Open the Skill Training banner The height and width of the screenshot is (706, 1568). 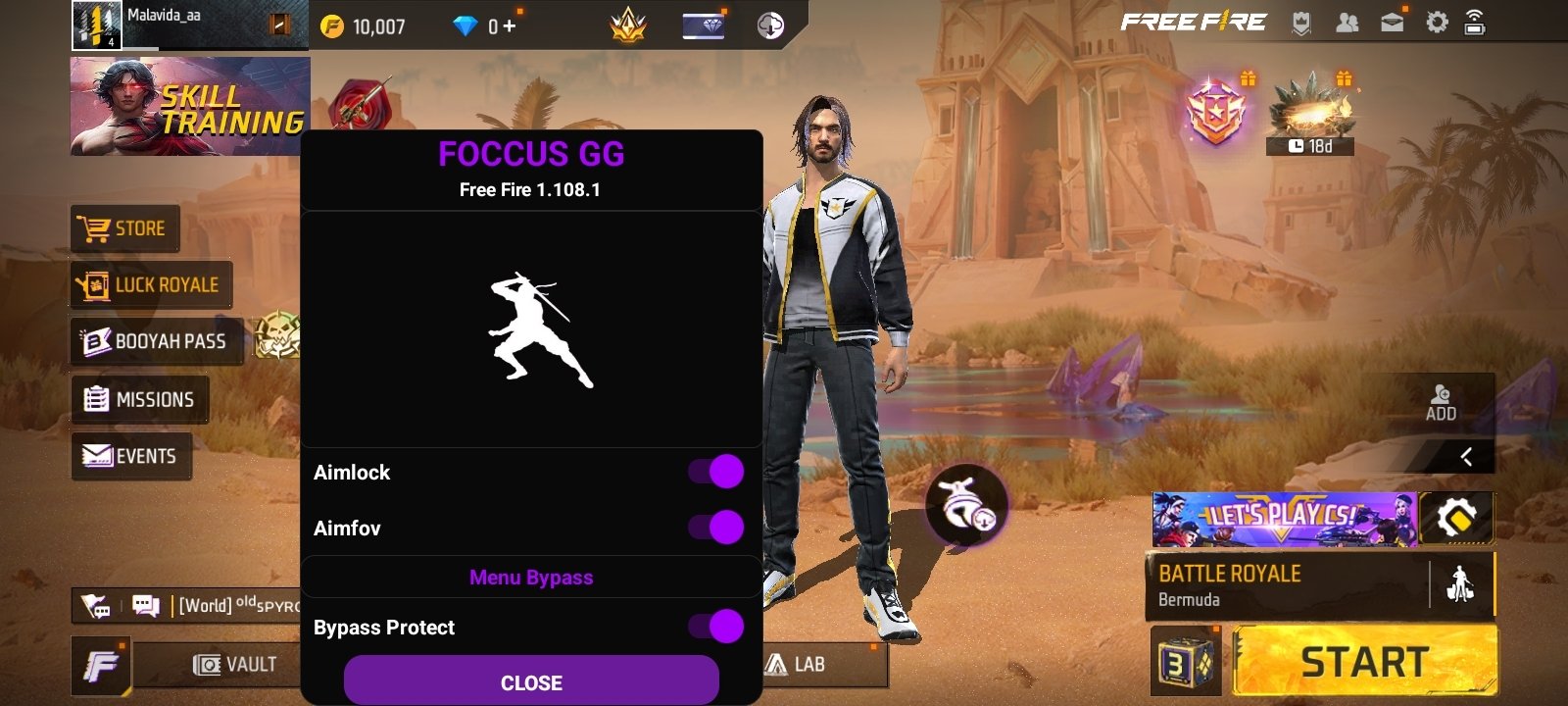(190, 106)
